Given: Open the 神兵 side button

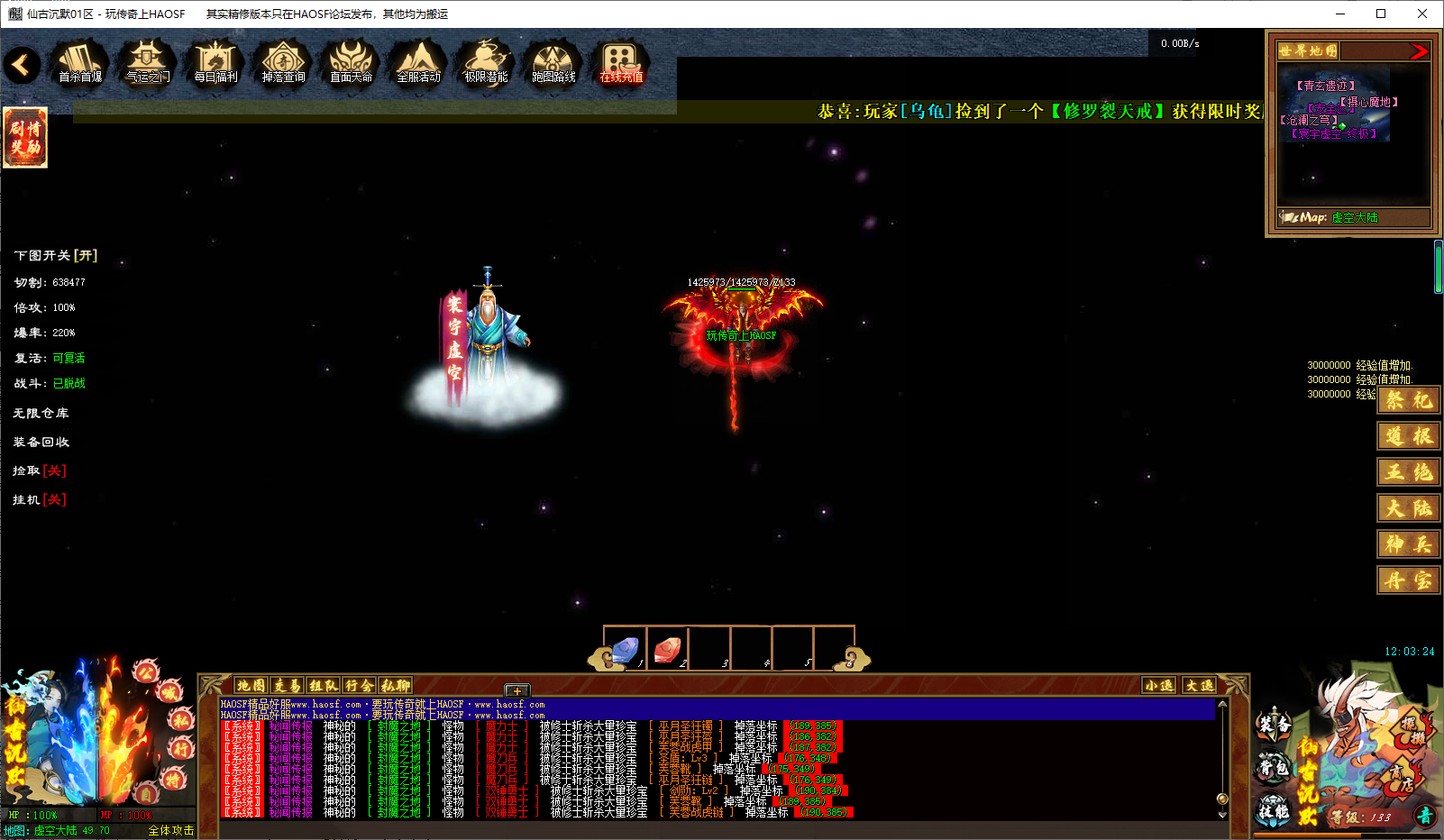Looking at the screenshot, I should (1408, 544).
